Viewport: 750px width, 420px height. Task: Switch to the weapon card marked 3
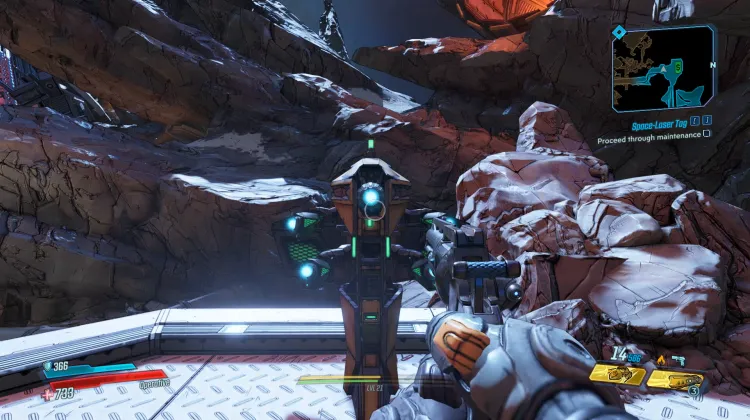click(675, 379)
